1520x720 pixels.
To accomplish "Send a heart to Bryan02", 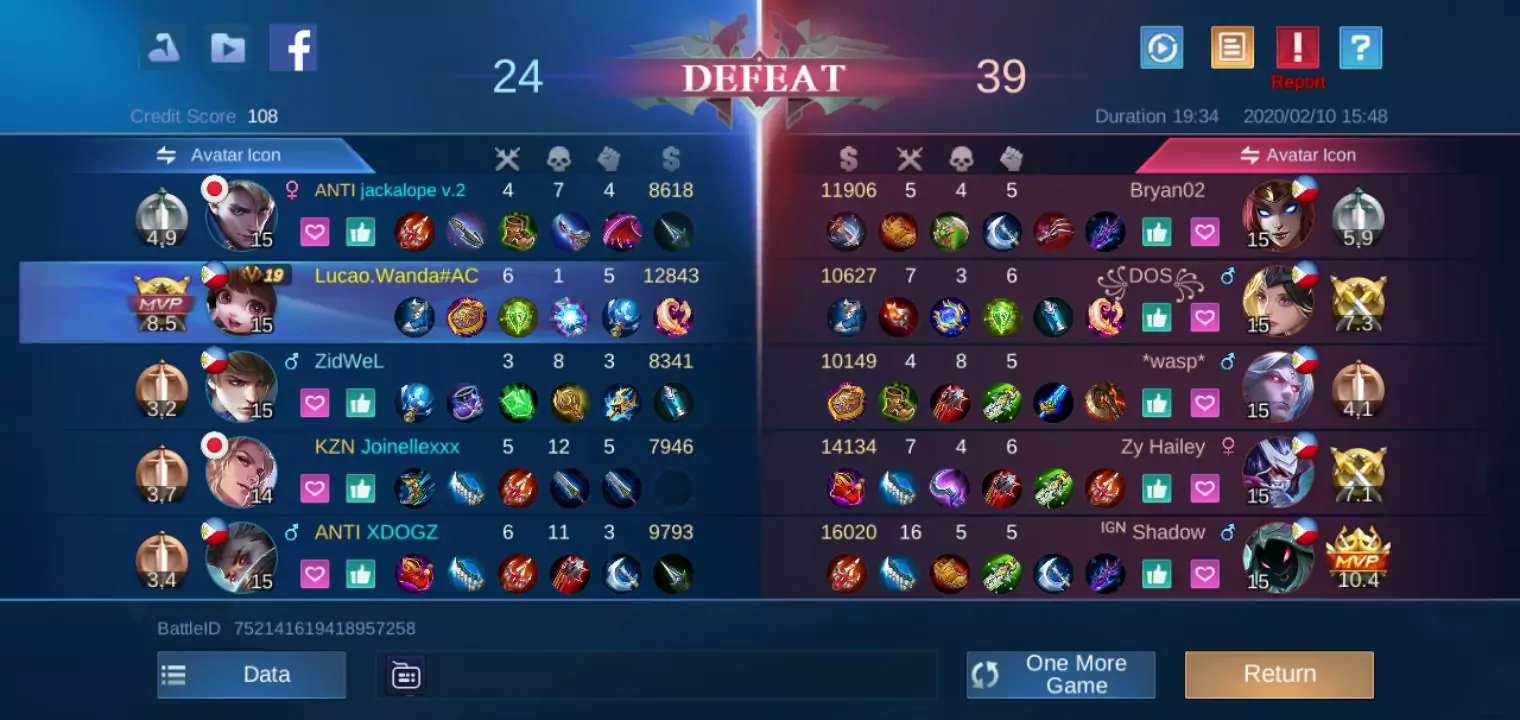I will point(1205,231).
